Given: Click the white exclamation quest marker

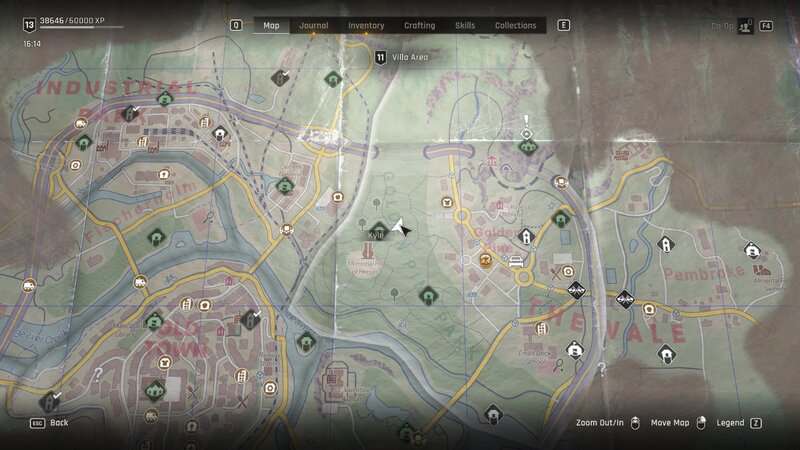Looking at the screenshot, I should click(527, 133).
